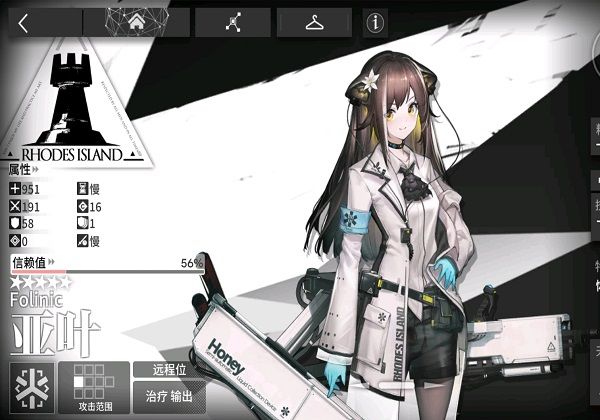Image resolution: width=600 pixels, height=420 pixels.
Task: Show operator info via the i icon
Action: point(376,23)
